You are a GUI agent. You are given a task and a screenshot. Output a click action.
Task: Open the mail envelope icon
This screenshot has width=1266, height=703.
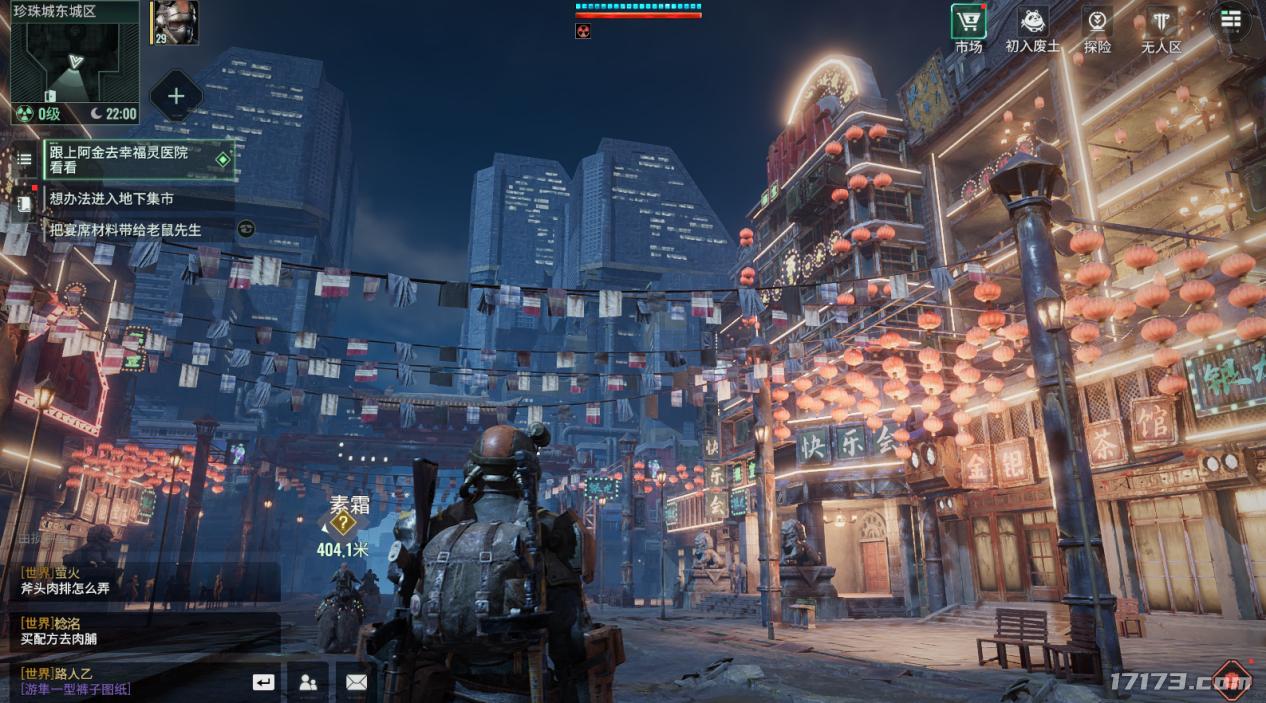coord(356,682)
